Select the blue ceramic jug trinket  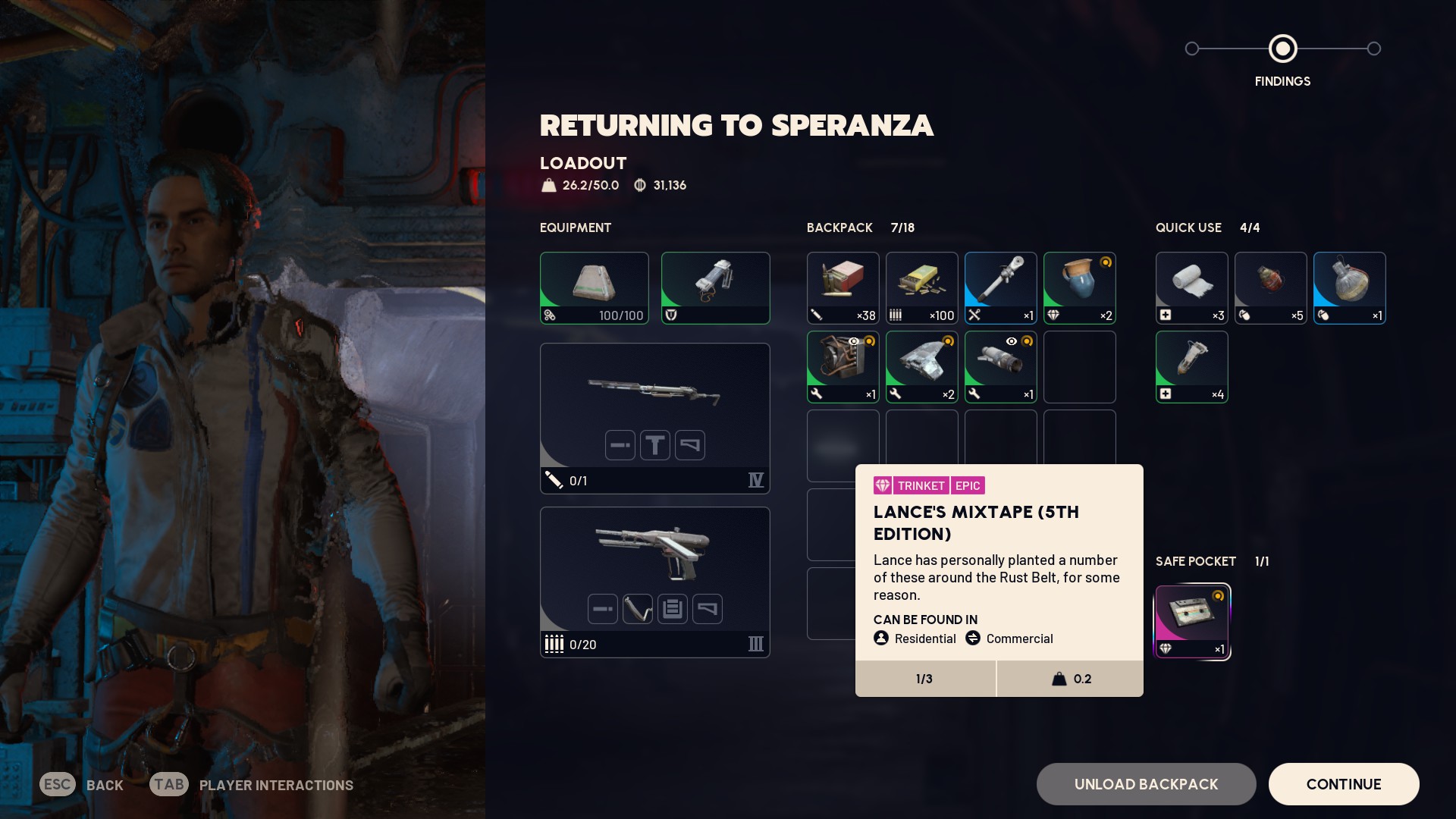pyautogui.click(x=1079, y=288)
